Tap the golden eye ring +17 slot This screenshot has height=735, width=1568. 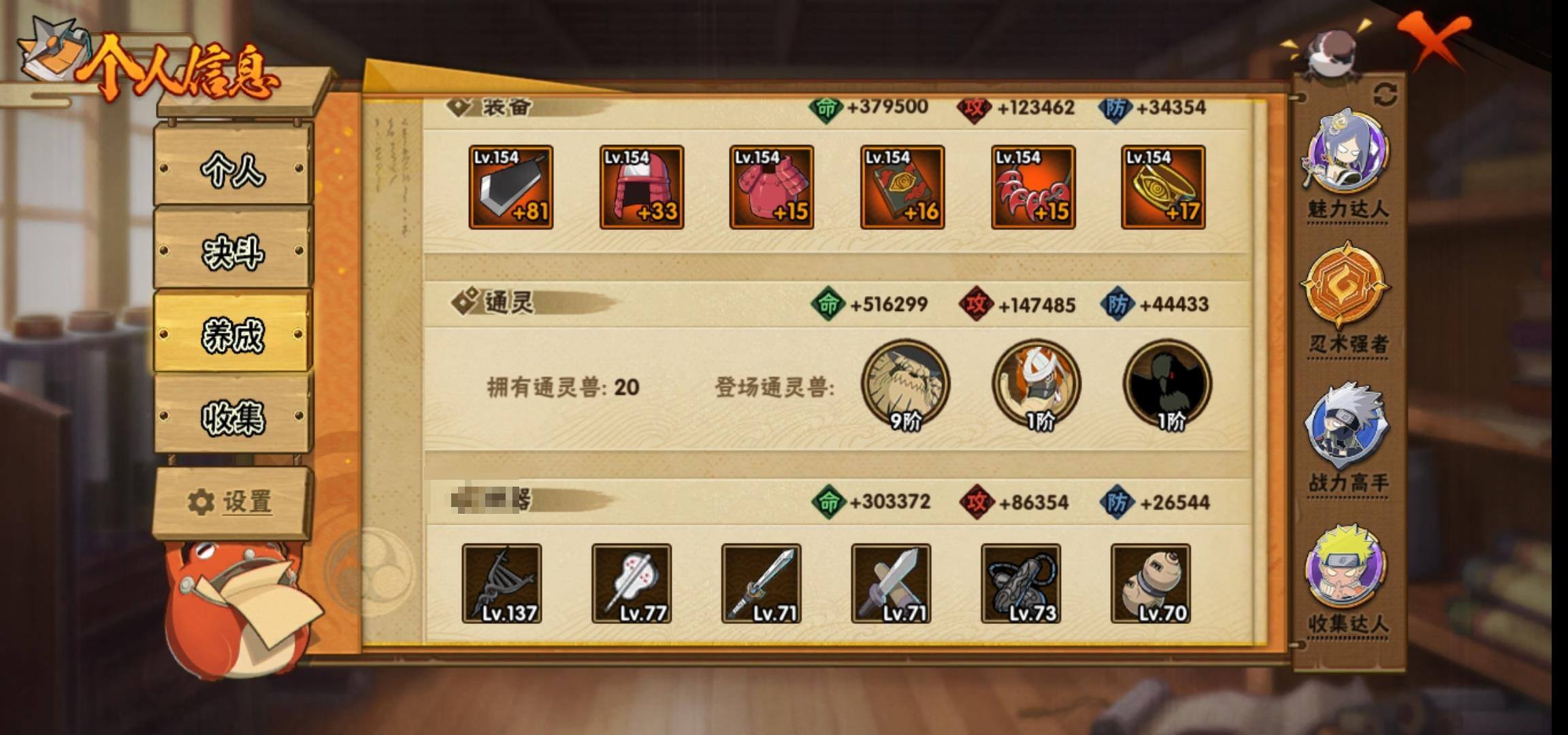[x=1163, y=187]
